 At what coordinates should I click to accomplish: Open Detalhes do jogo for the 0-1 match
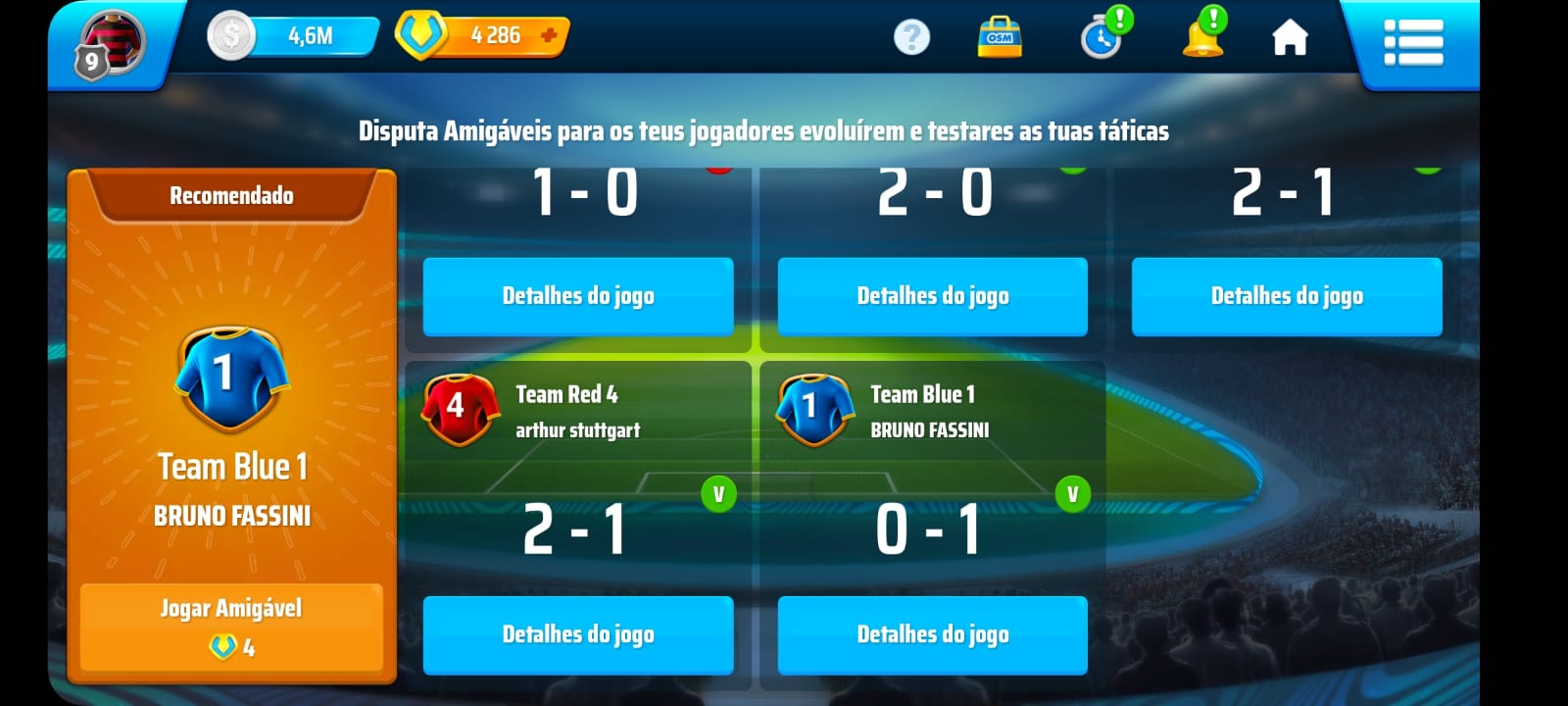click(x=932, y=634)
